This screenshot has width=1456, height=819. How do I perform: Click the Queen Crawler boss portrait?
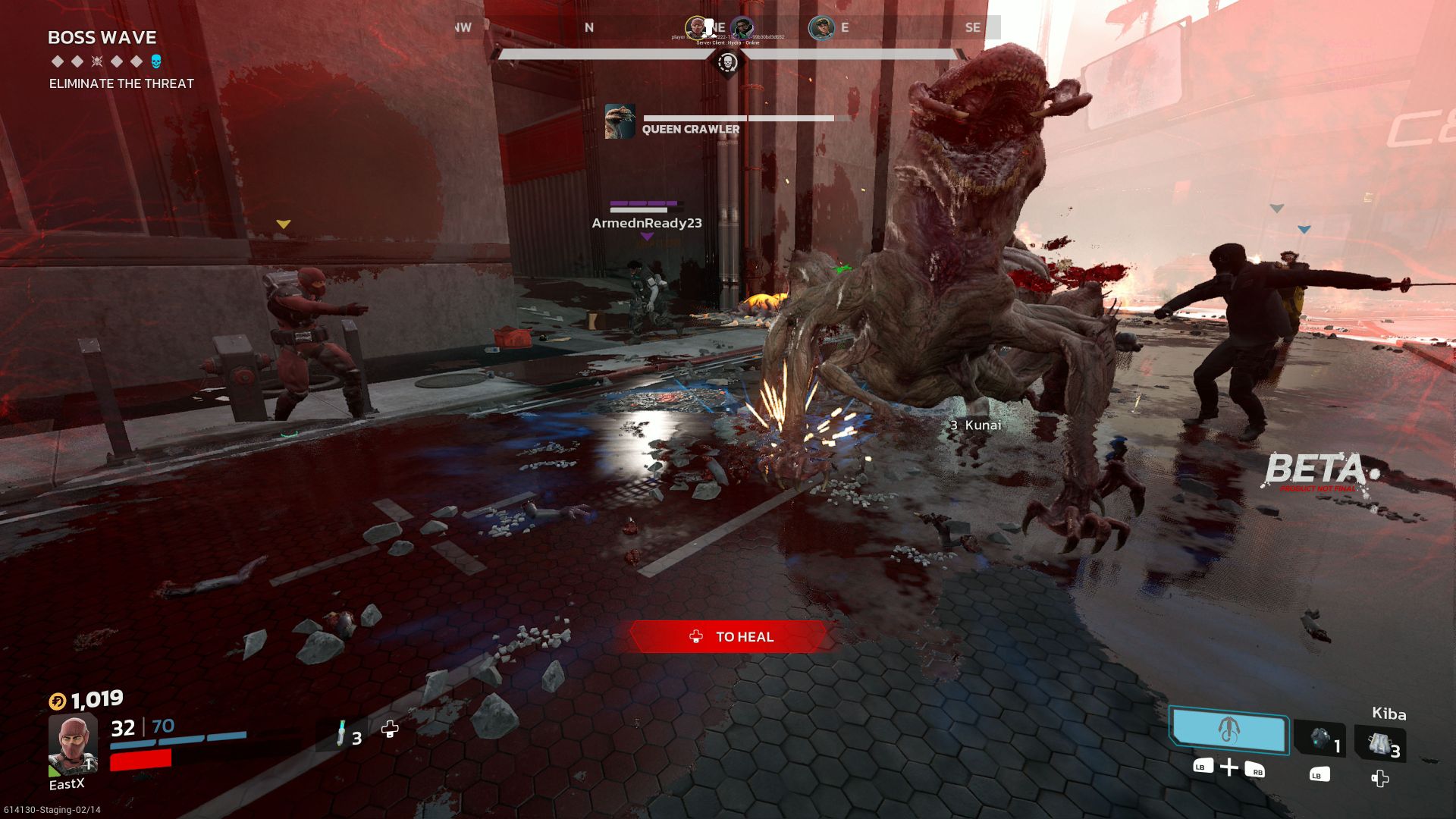click(620, 121)
